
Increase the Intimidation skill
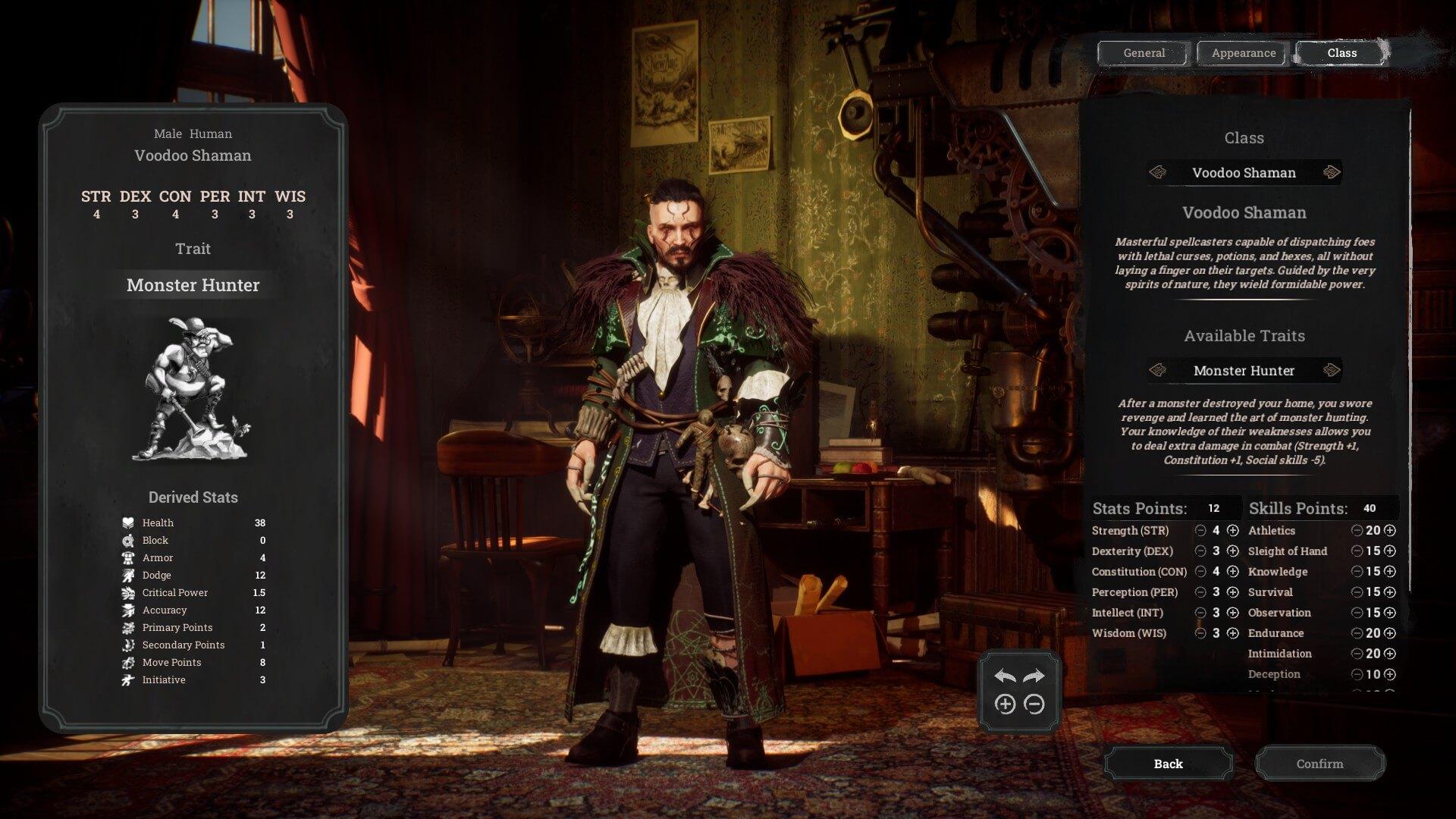click(x=1390, y=654)
